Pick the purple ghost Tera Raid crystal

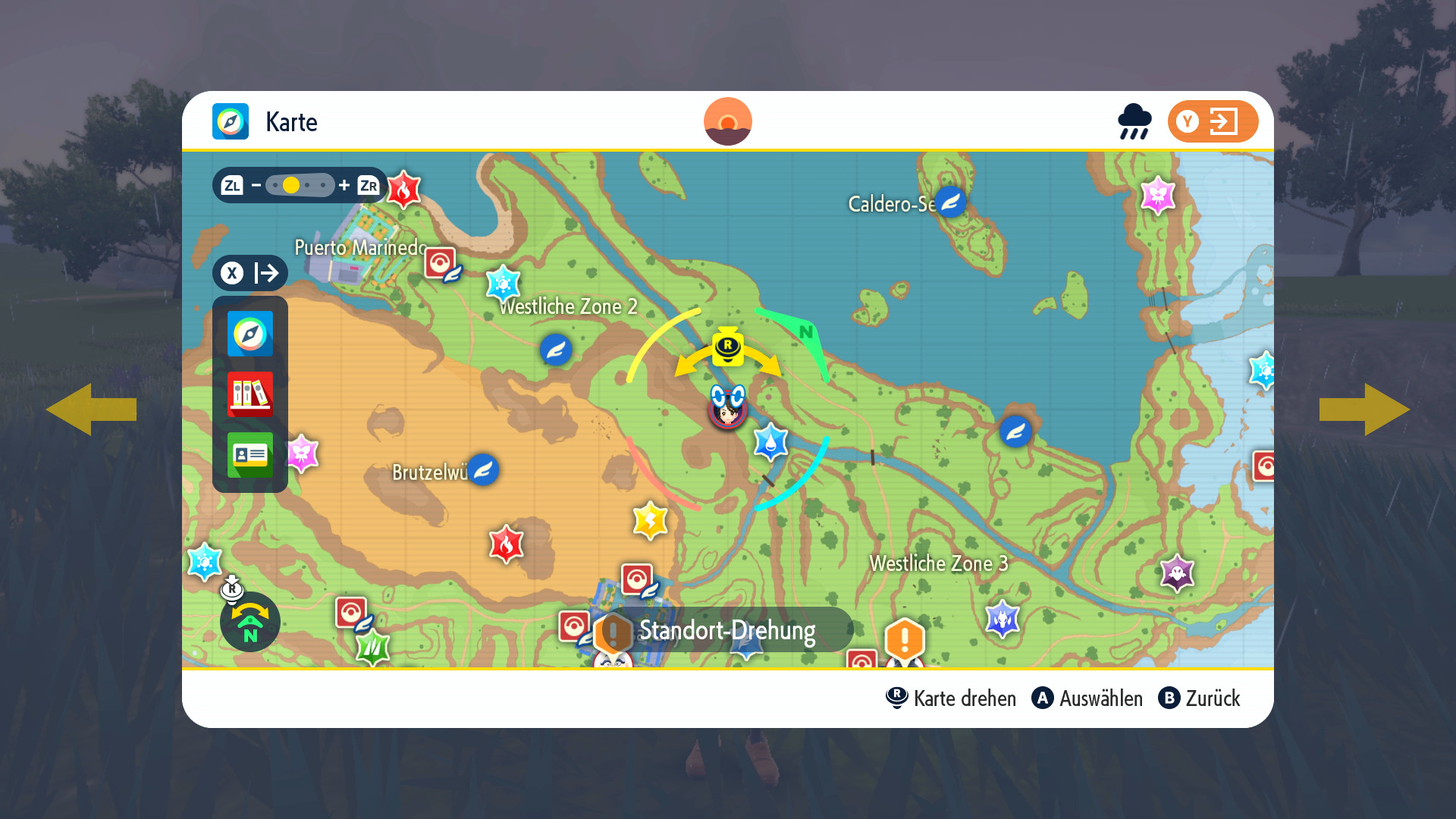pos(1177,573)
